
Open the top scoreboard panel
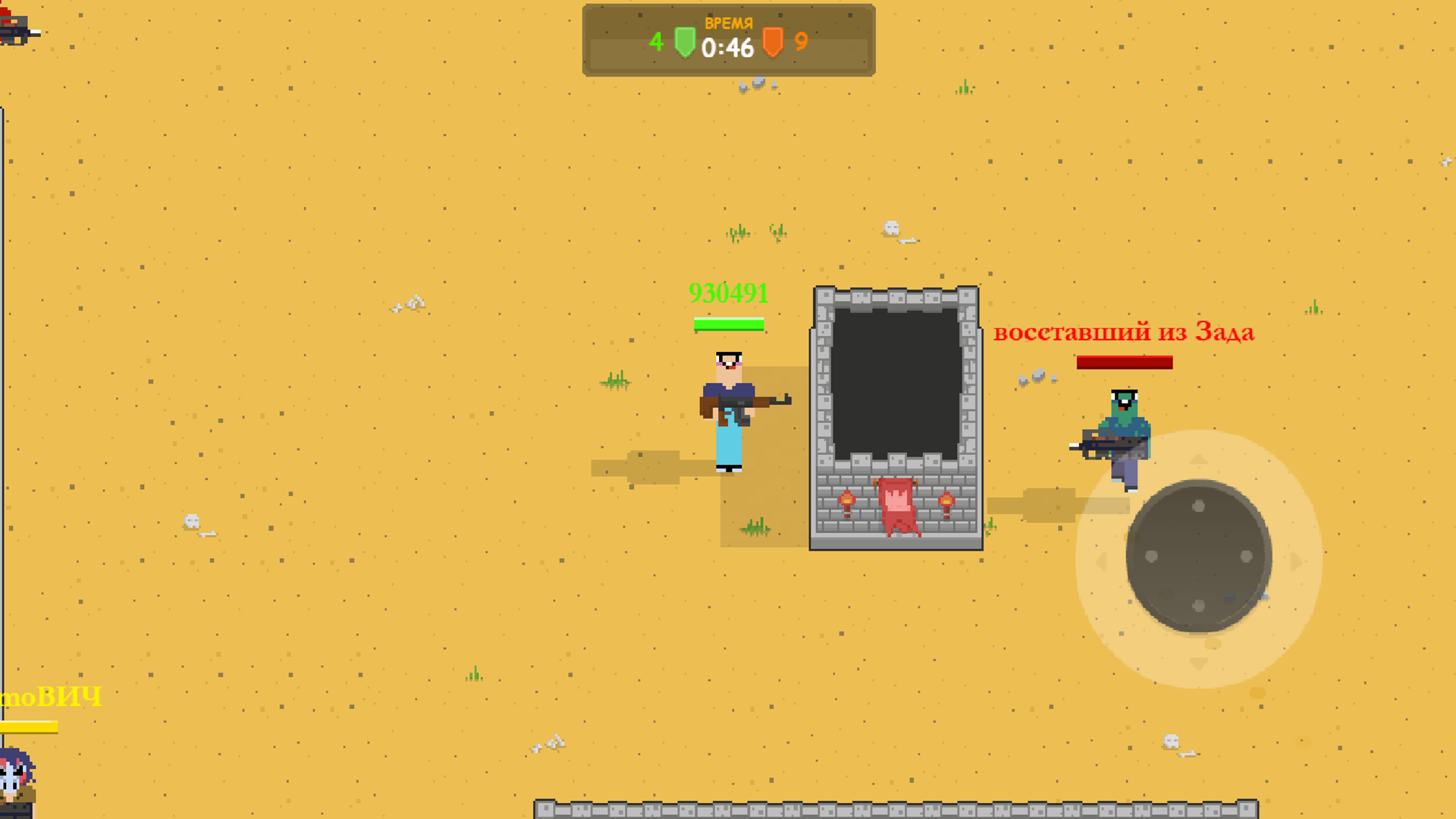728,38
